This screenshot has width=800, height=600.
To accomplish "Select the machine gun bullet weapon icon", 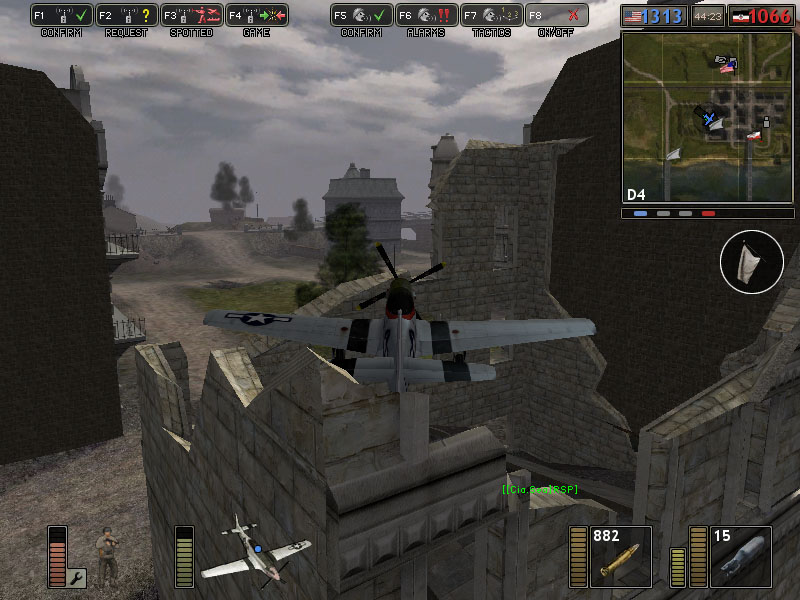I will tap(619, 557).
